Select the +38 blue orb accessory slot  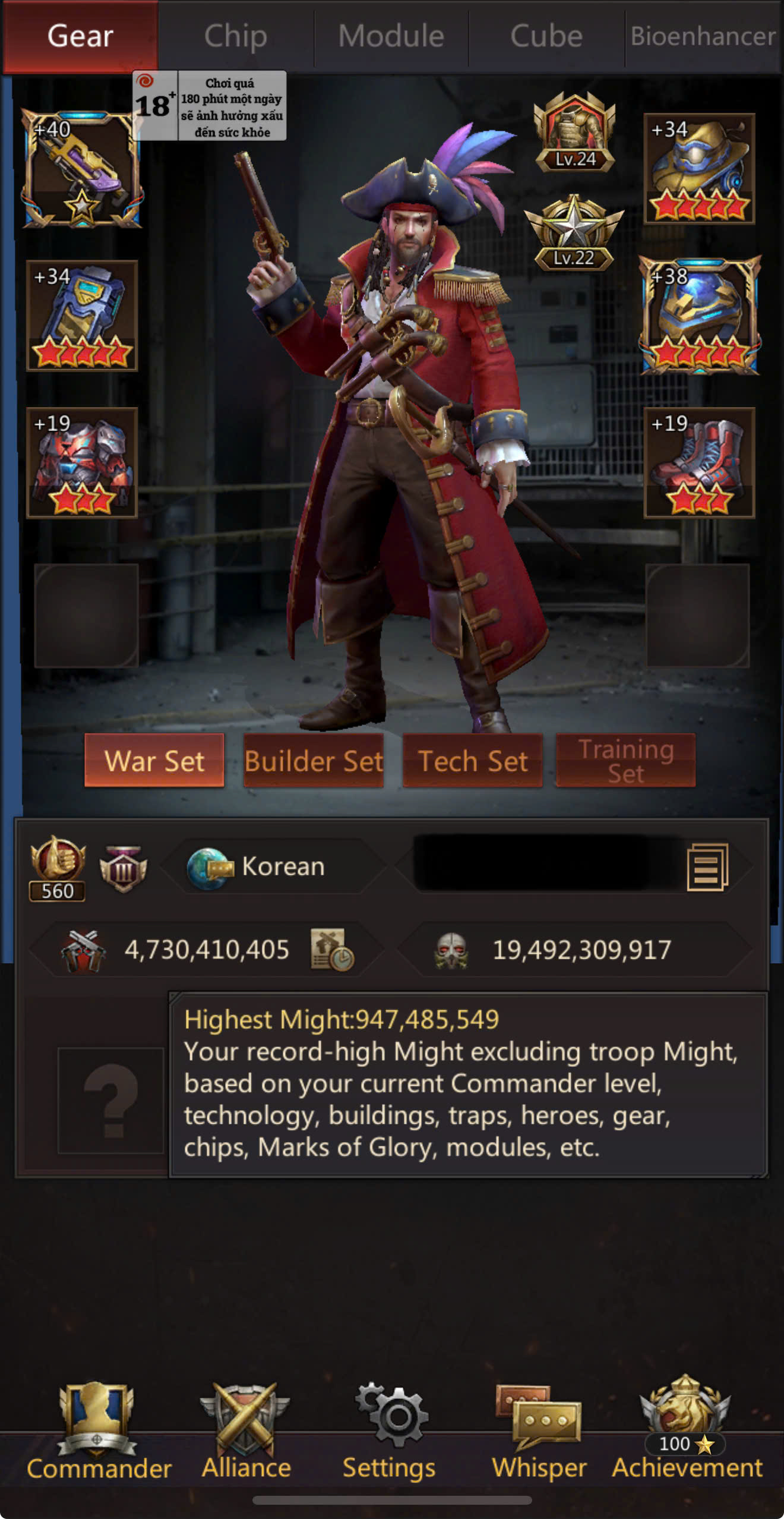699,315
